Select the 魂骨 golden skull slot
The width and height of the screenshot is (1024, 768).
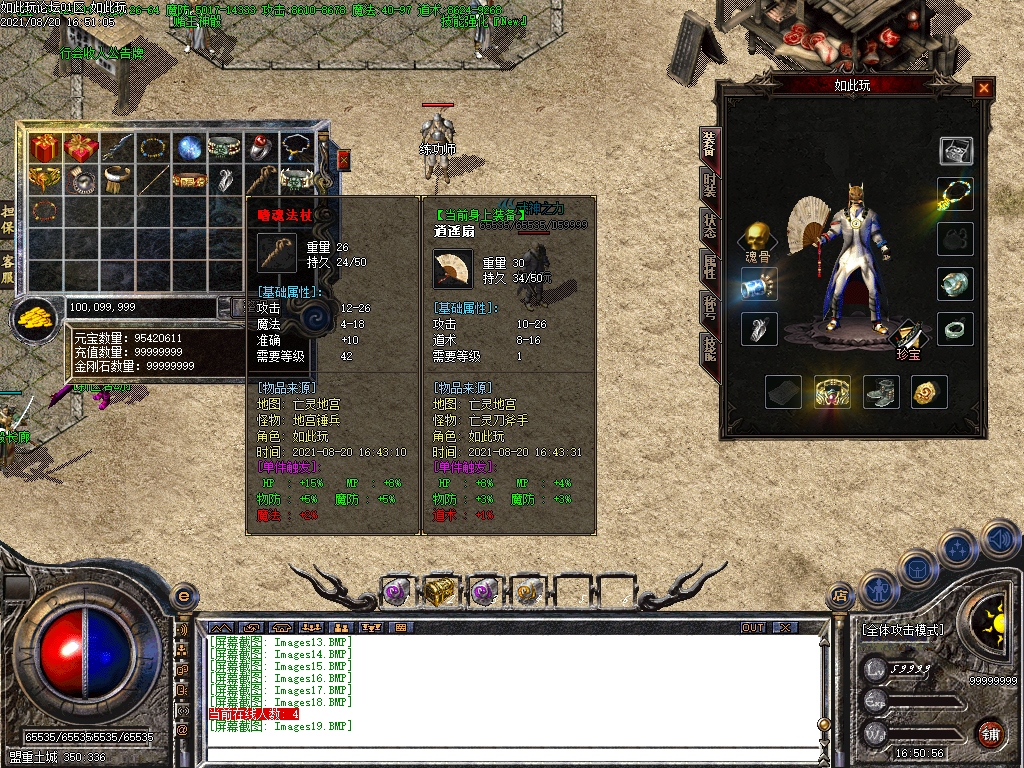point(758,236)
